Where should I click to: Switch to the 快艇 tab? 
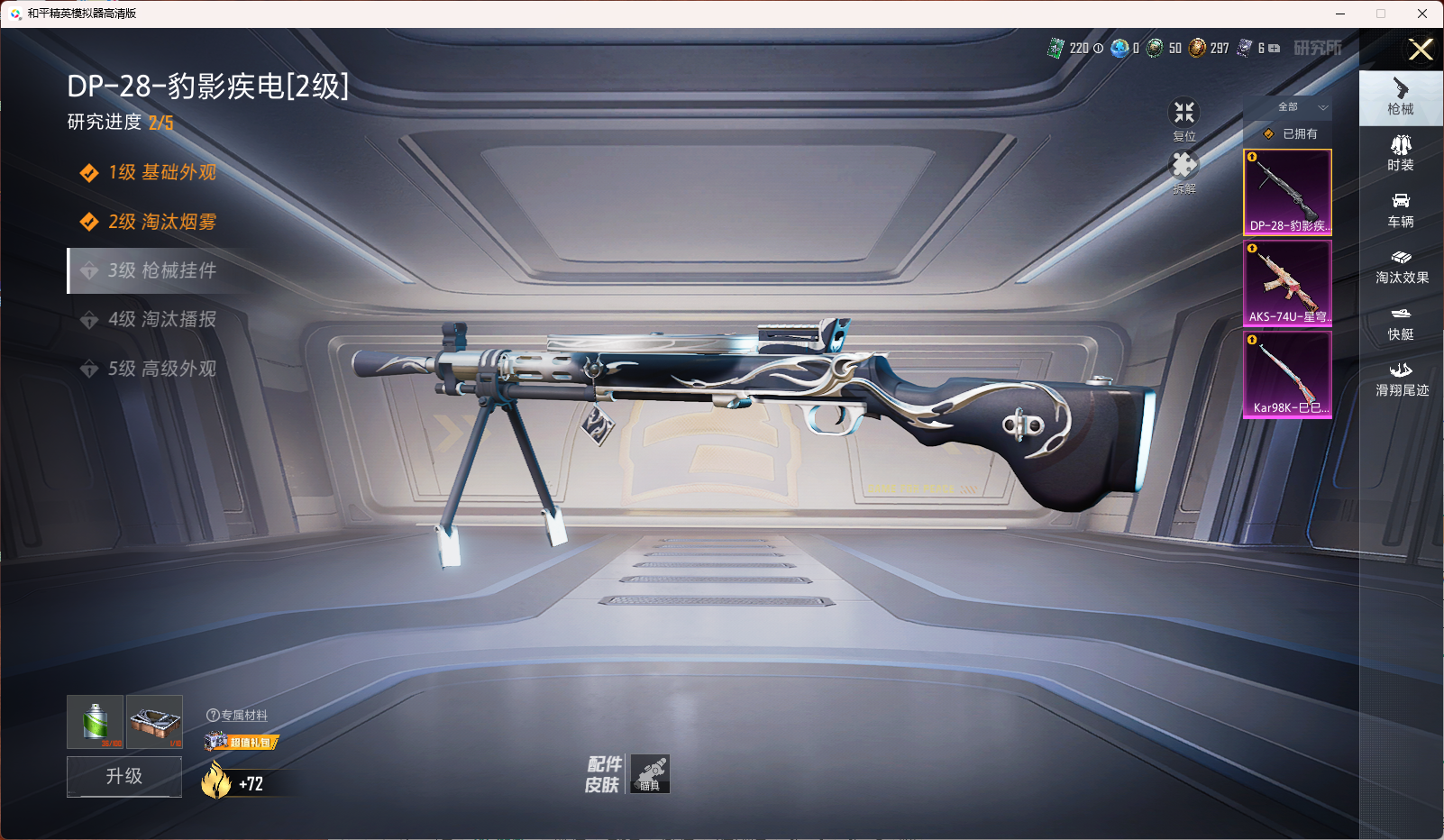(x=1400, y=324)
